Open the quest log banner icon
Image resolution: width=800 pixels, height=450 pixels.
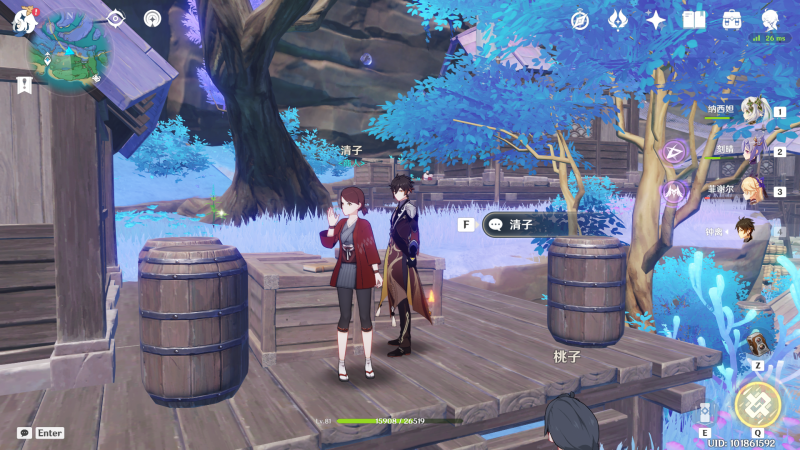(24, 86)
